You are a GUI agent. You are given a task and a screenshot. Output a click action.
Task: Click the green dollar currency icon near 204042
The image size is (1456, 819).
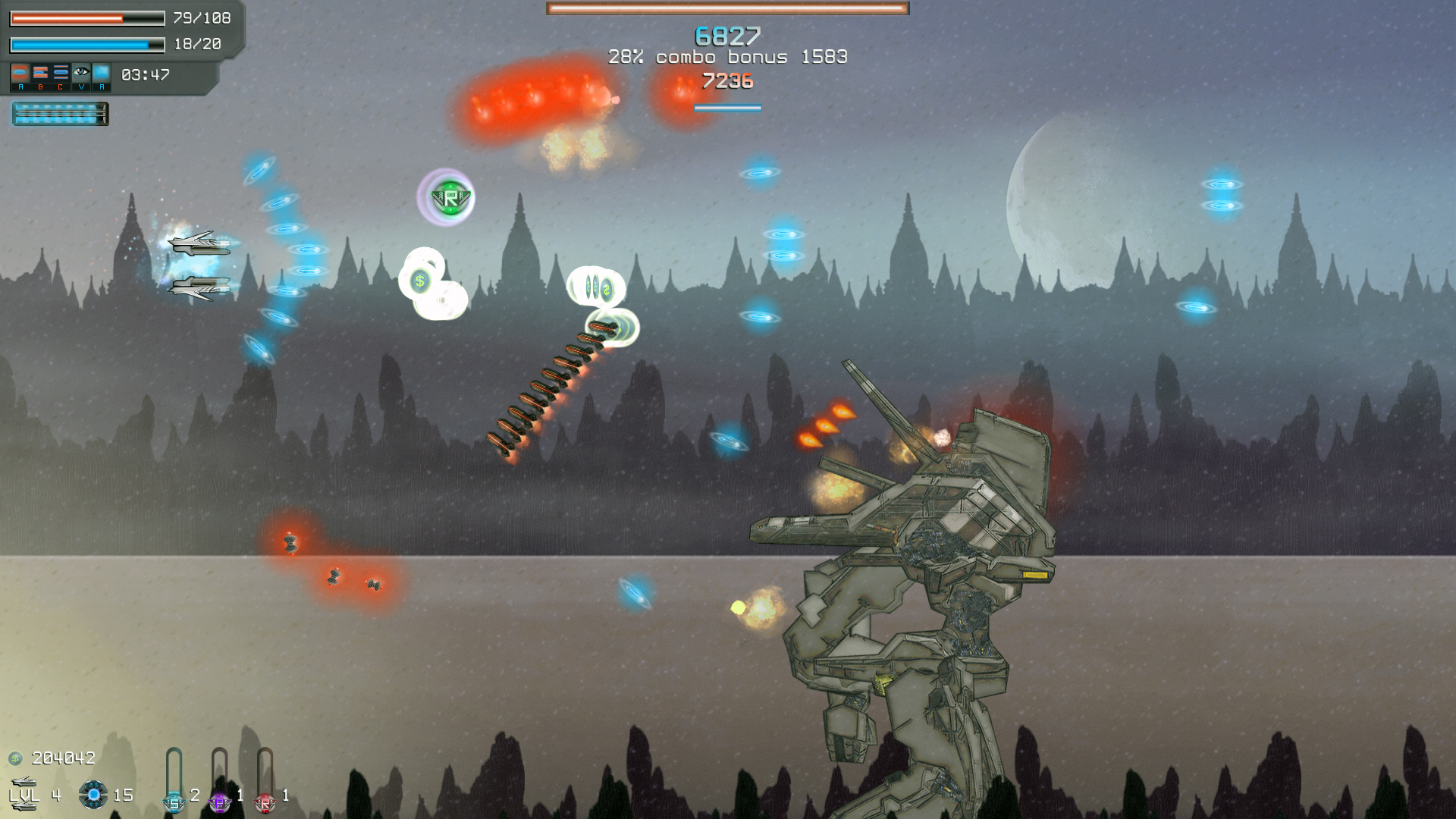point(14,758)
